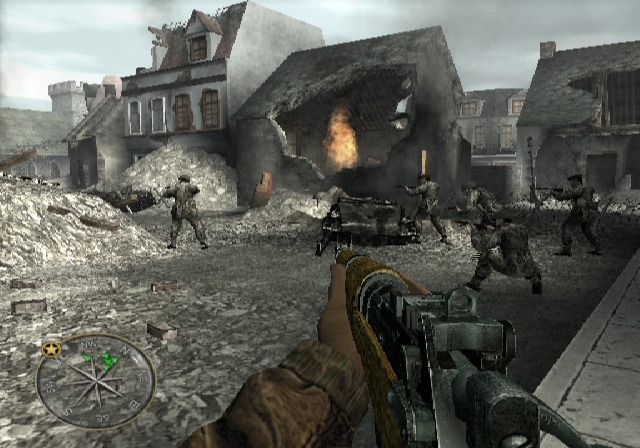Click the compass radar in the corner
The height and width of the screenshot is (448, 640).
(96, 380)
